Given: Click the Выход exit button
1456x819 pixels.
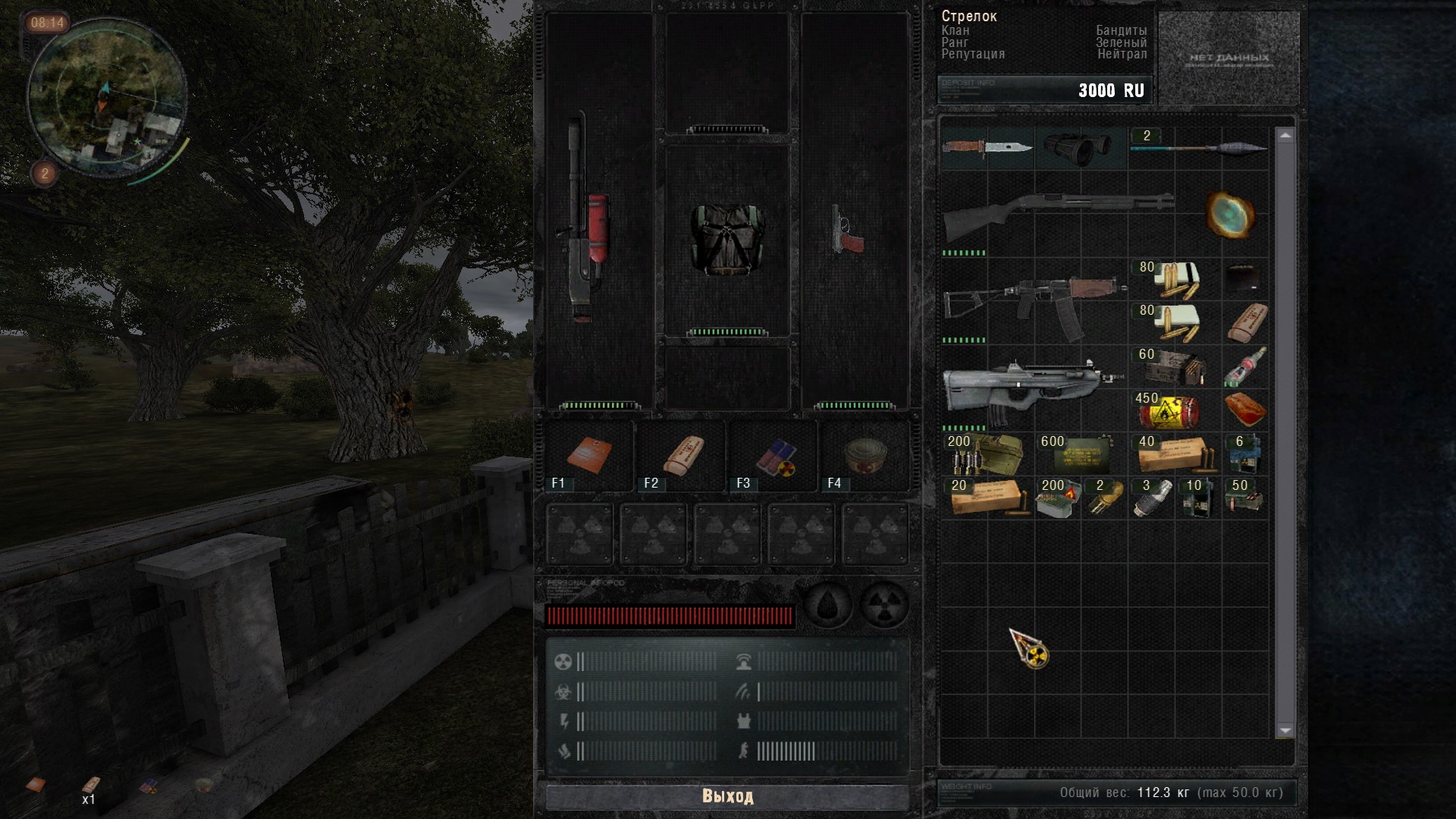Looking at the screenshot, I should [727, 796].
